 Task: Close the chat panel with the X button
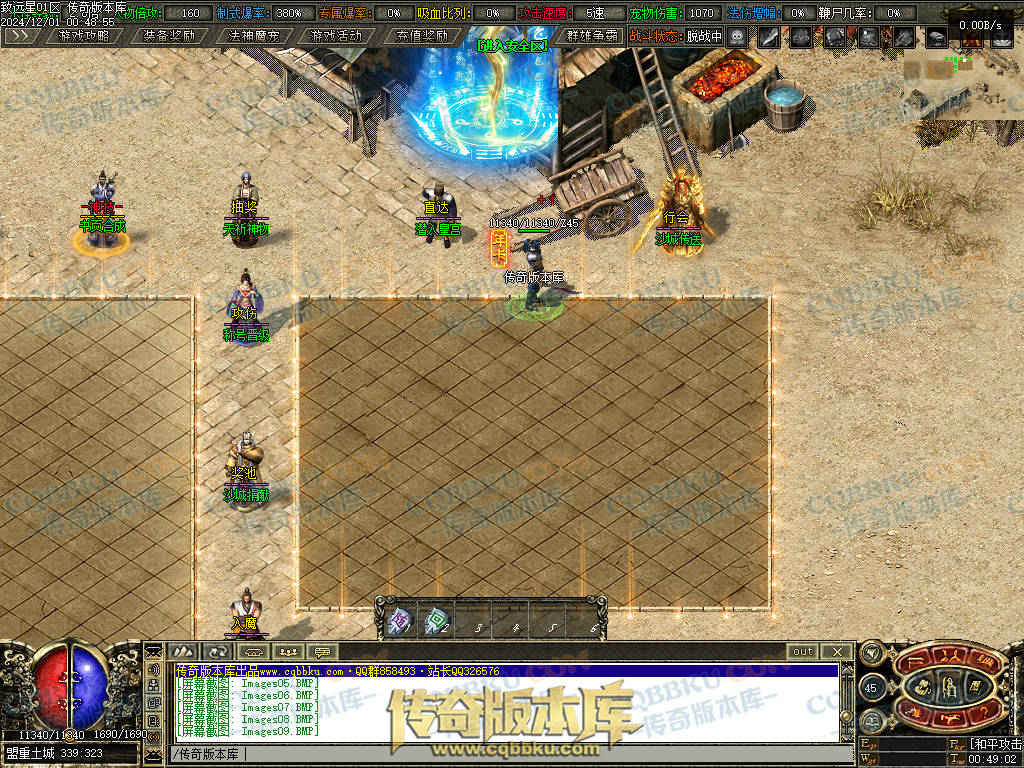point(837,652)
